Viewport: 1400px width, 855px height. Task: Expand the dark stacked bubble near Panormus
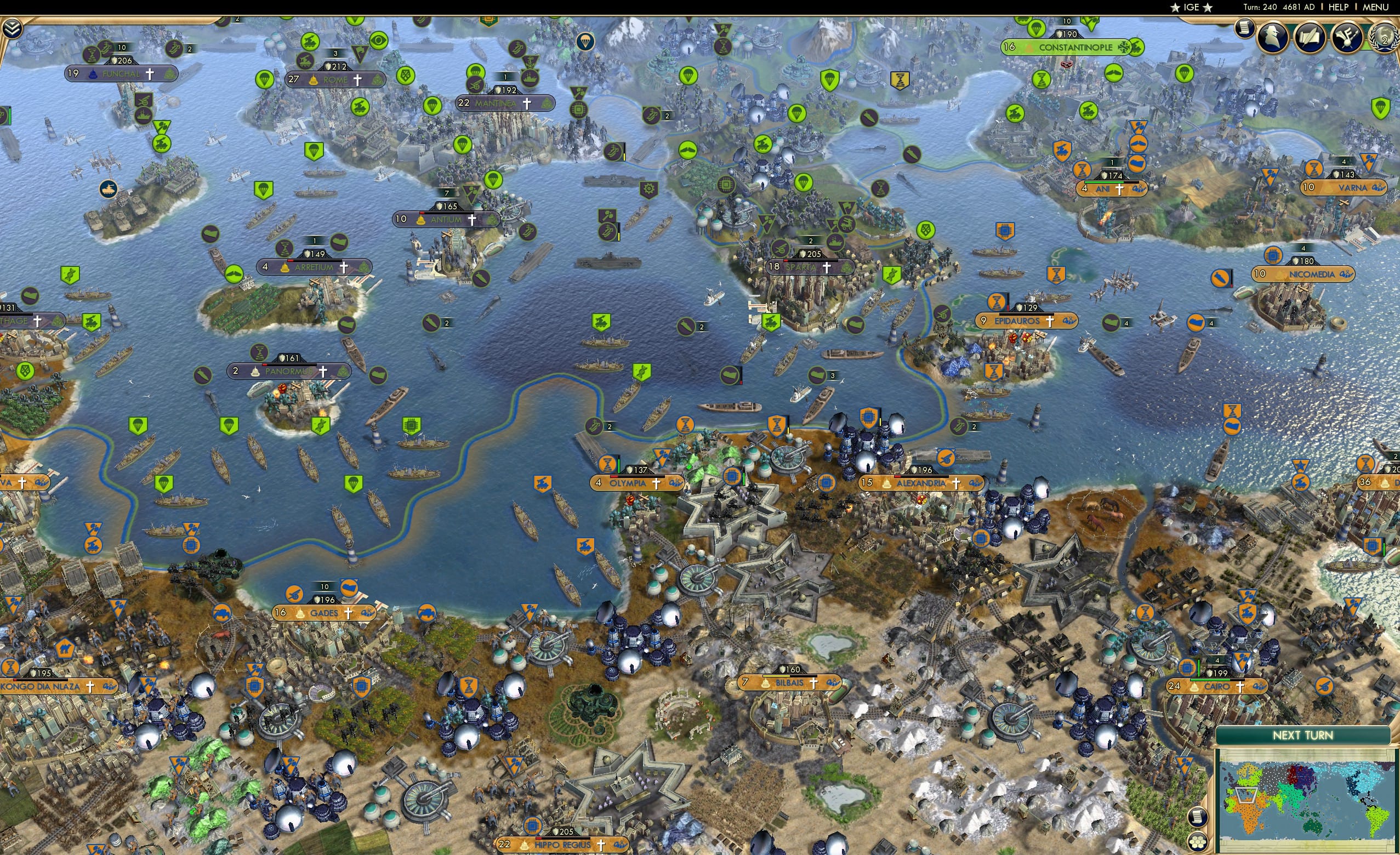pos(431,323)
